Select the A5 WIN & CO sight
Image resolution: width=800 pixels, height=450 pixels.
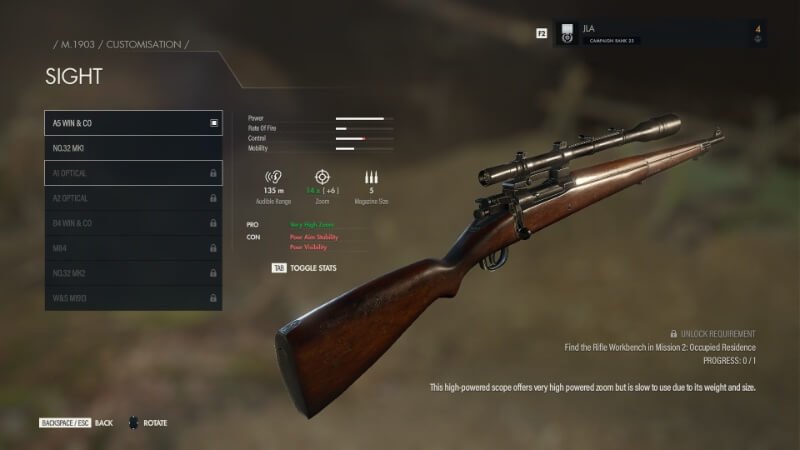click(133, 123)
